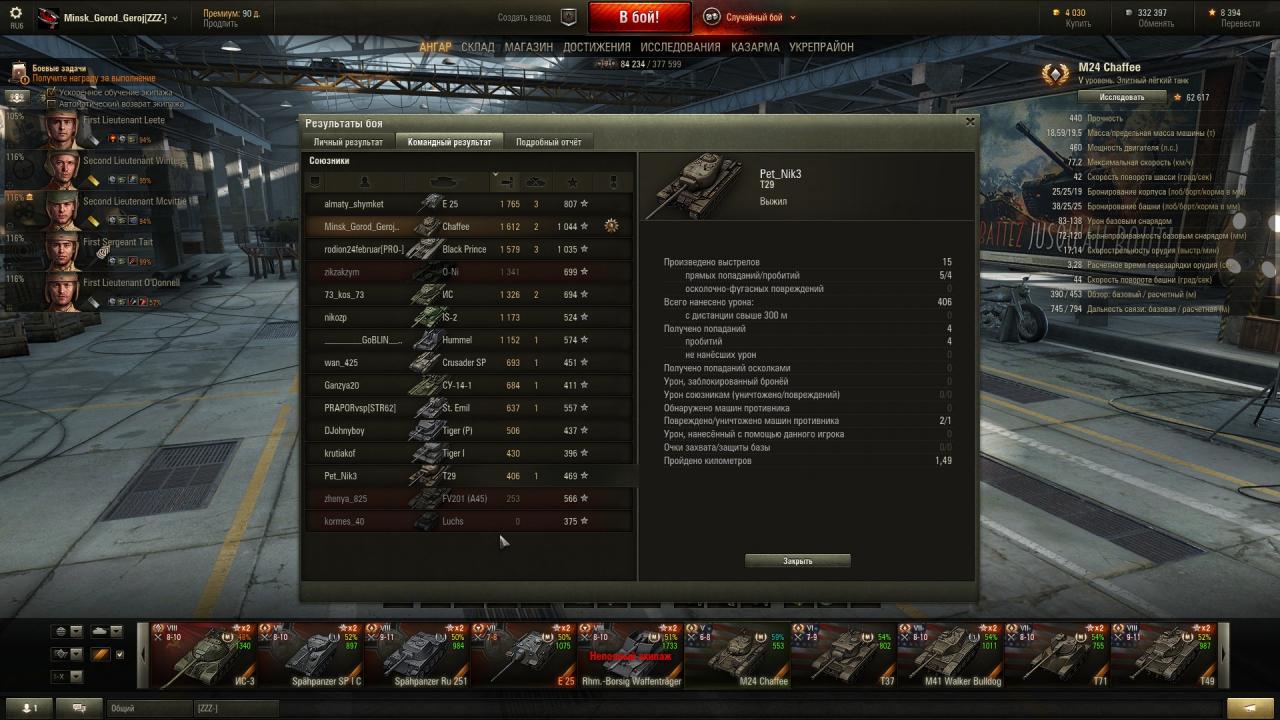Select player almaty_shymket in the allies list
The height and width of the screenshot is (720, 1280).
[354, 204]
